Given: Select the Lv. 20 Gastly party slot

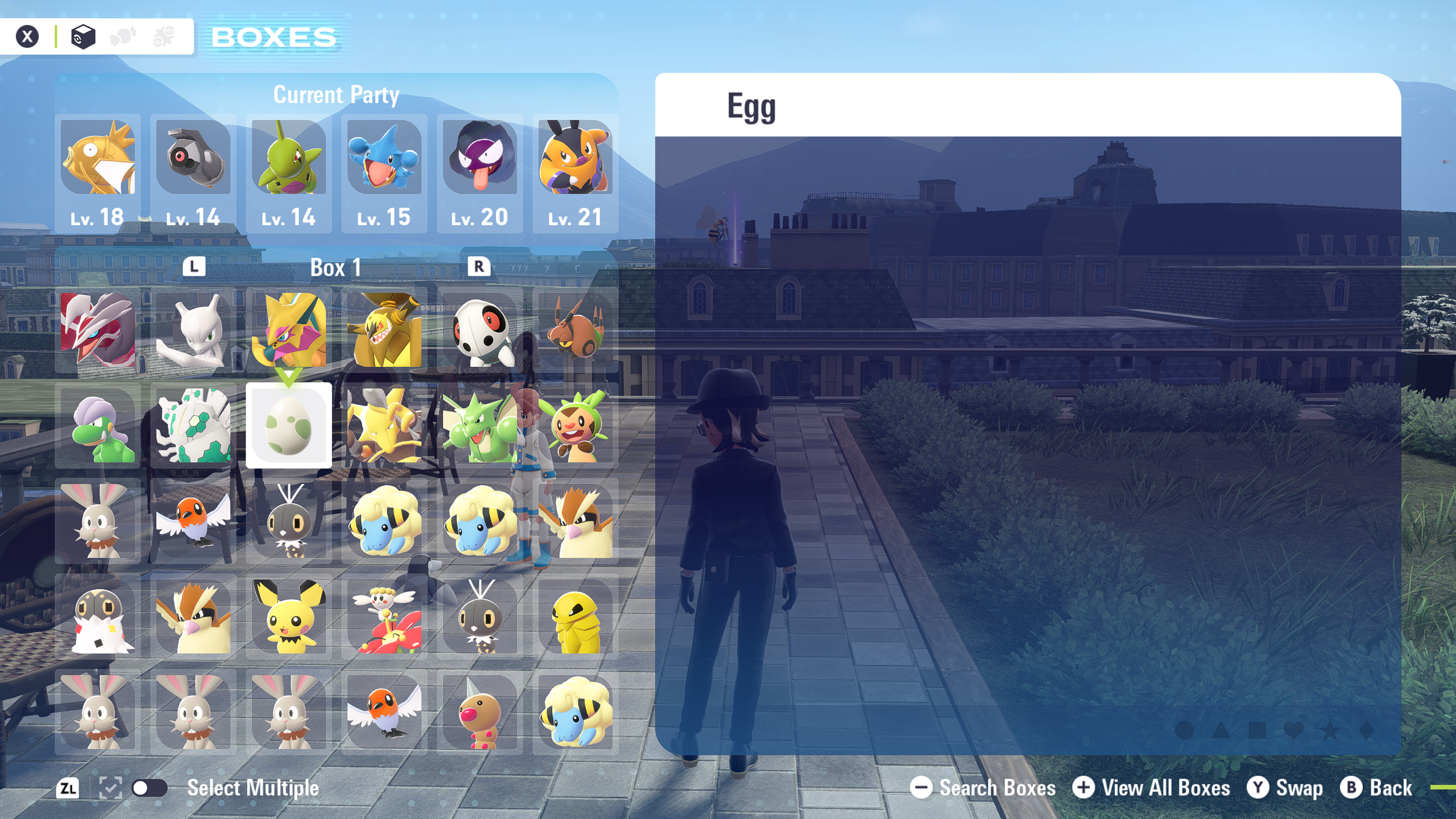Looking at the screenshot, I should (x=479, y=158).
